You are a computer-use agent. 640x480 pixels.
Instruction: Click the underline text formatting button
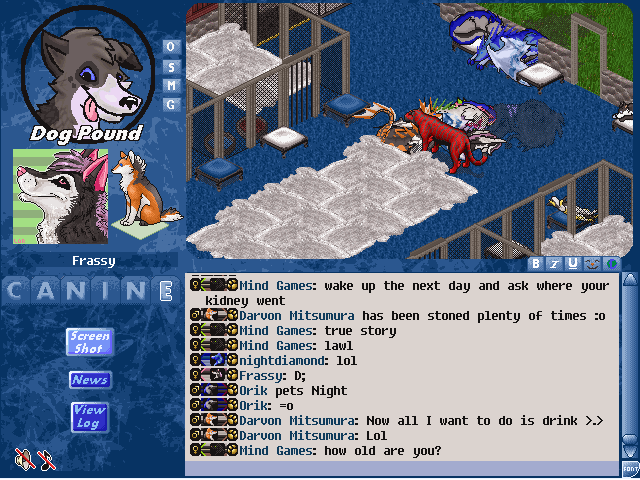point(573,264)
